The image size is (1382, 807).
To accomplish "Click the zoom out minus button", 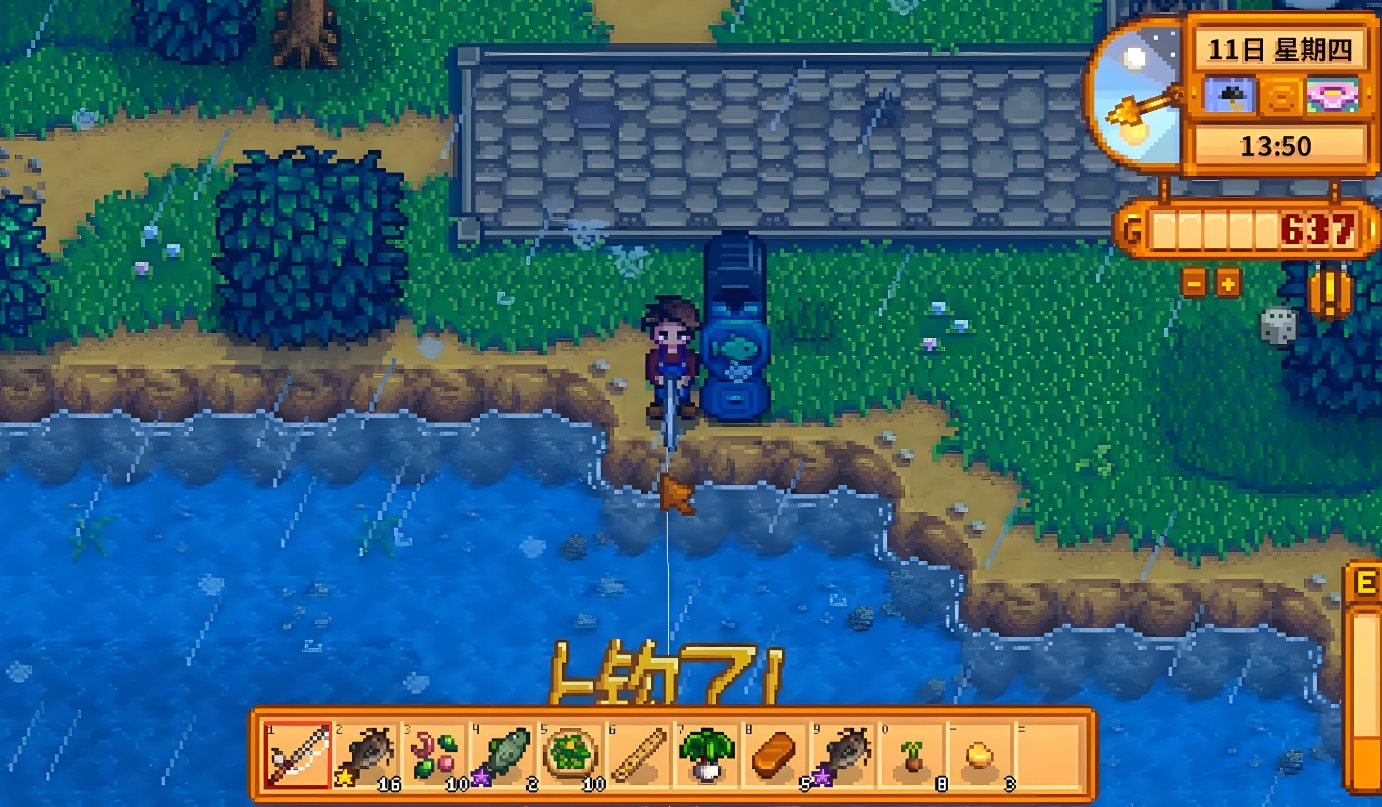I will click(1194, 283).
